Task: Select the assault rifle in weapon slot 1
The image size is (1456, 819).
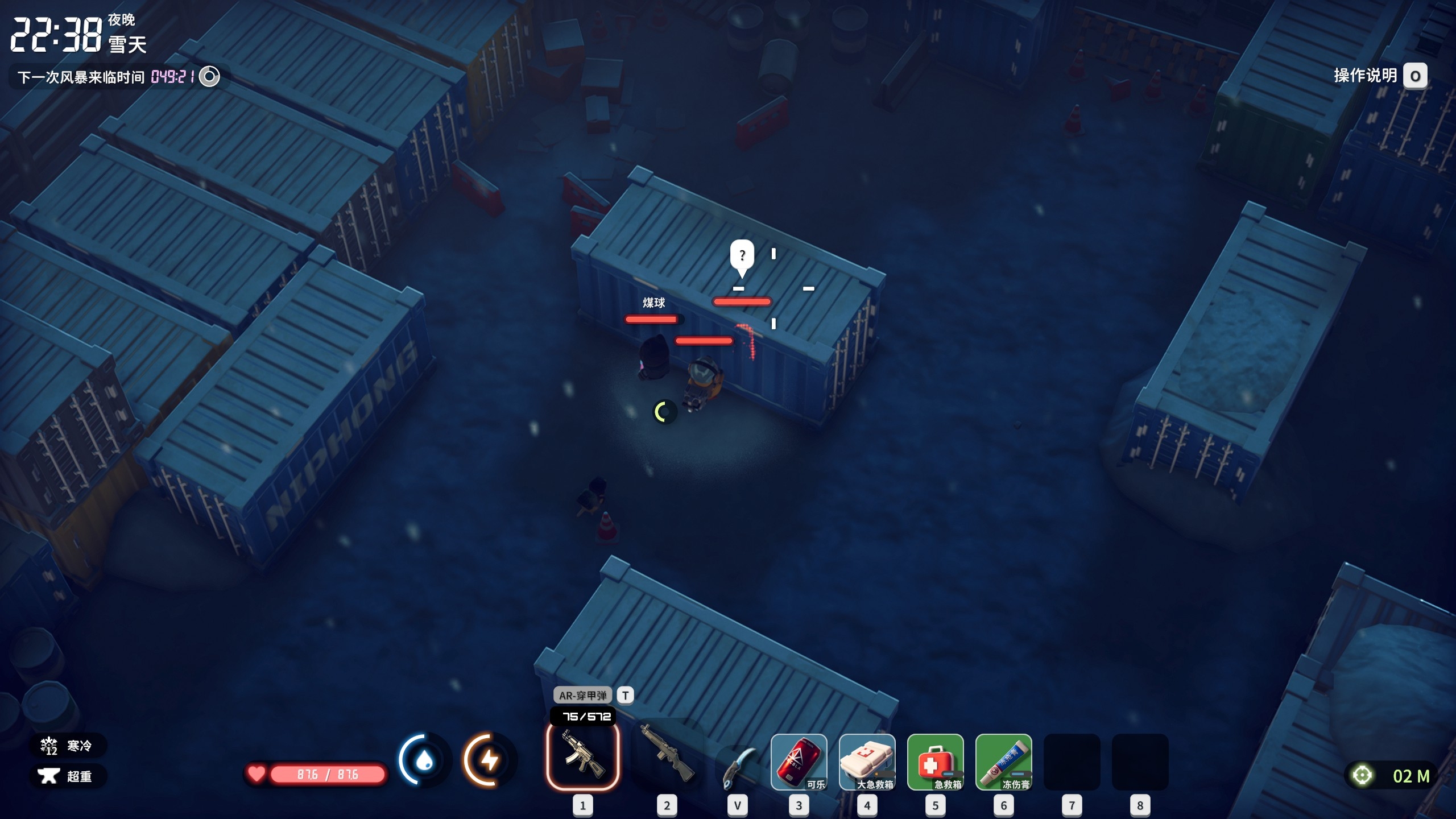Action: coord(582,756)
